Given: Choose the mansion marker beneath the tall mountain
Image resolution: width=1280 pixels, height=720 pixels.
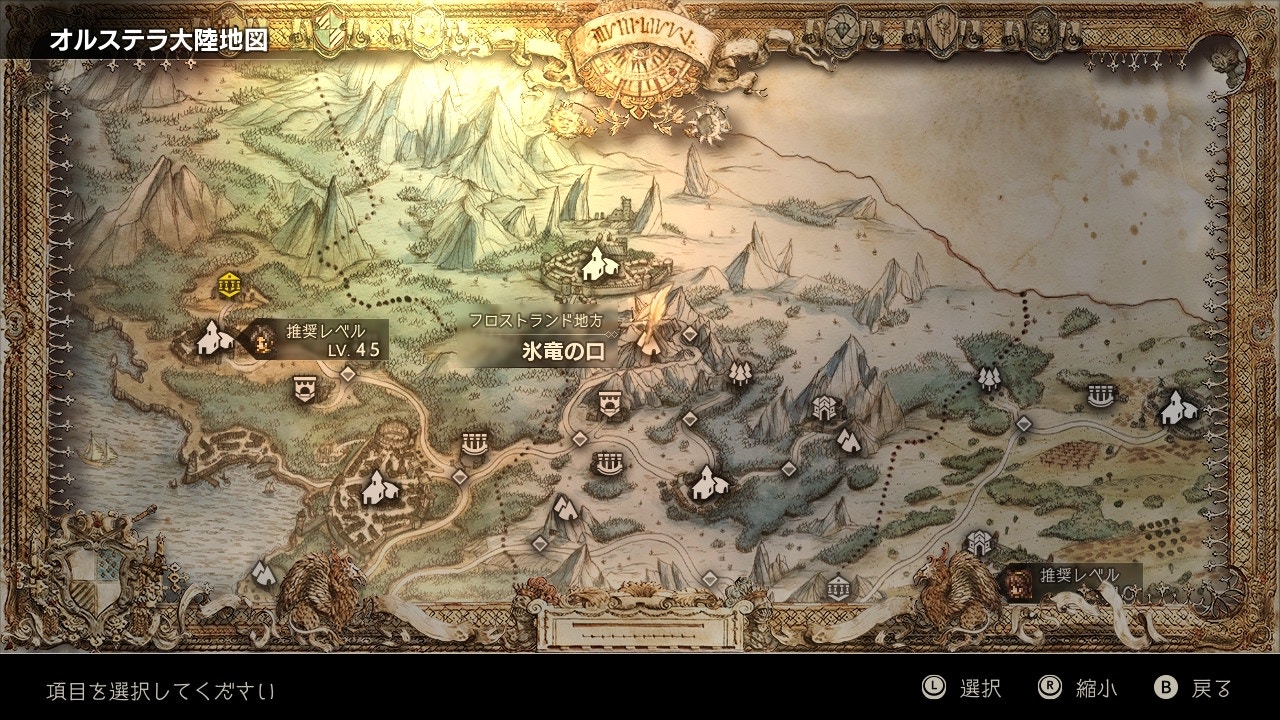Looking at the screenshot, I should [x=824, y=407].
